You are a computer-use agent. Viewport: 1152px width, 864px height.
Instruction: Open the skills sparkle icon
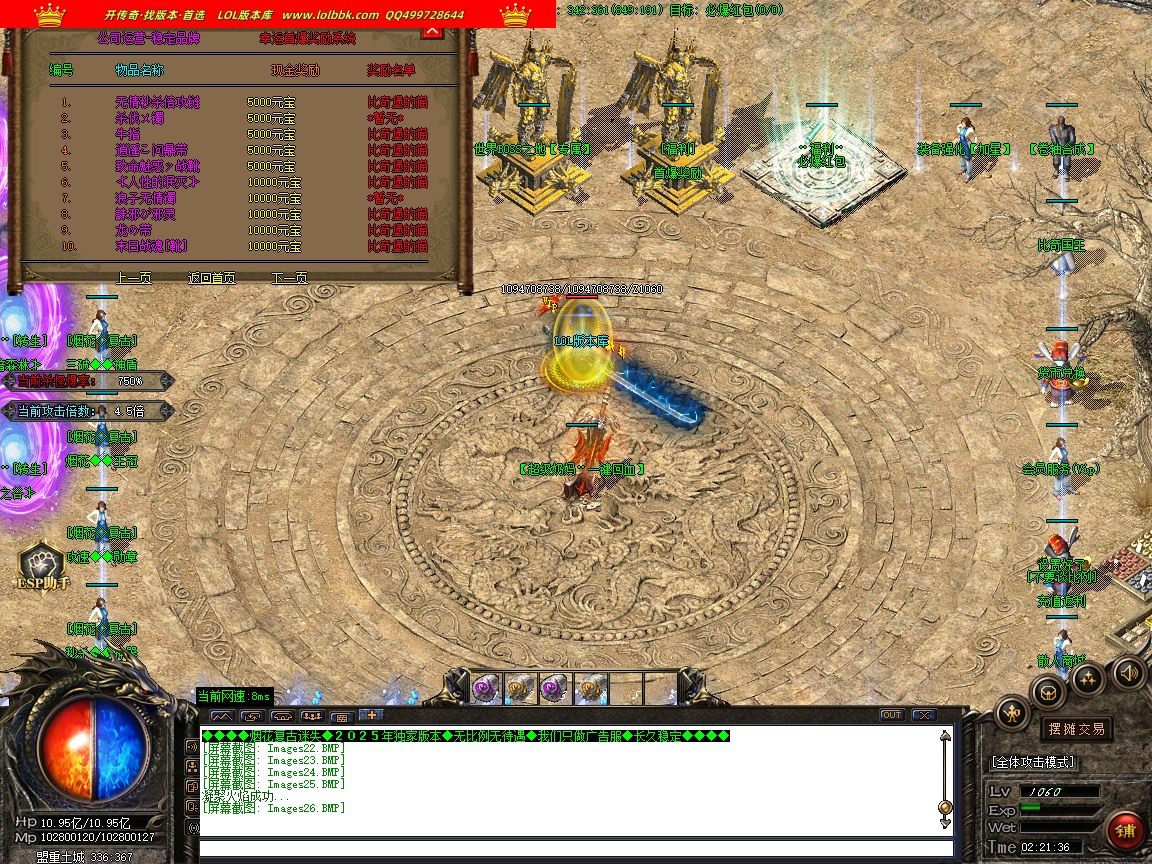tap(1088, 679)
